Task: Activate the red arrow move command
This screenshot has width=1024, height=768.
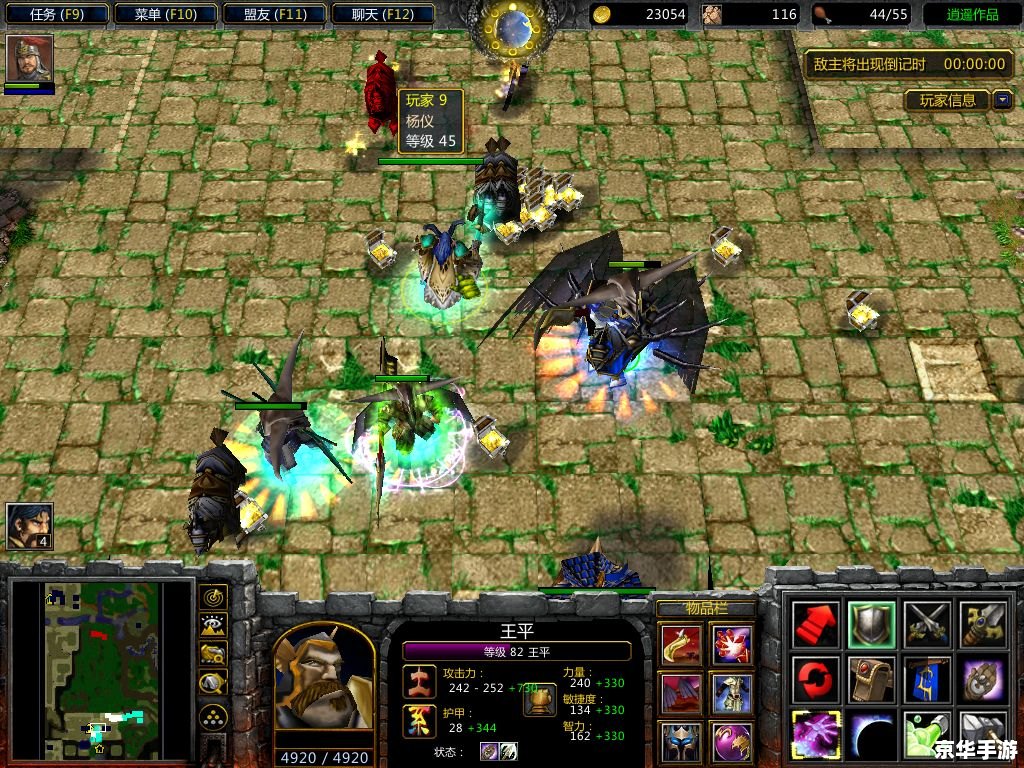Action: pos(814,625)
